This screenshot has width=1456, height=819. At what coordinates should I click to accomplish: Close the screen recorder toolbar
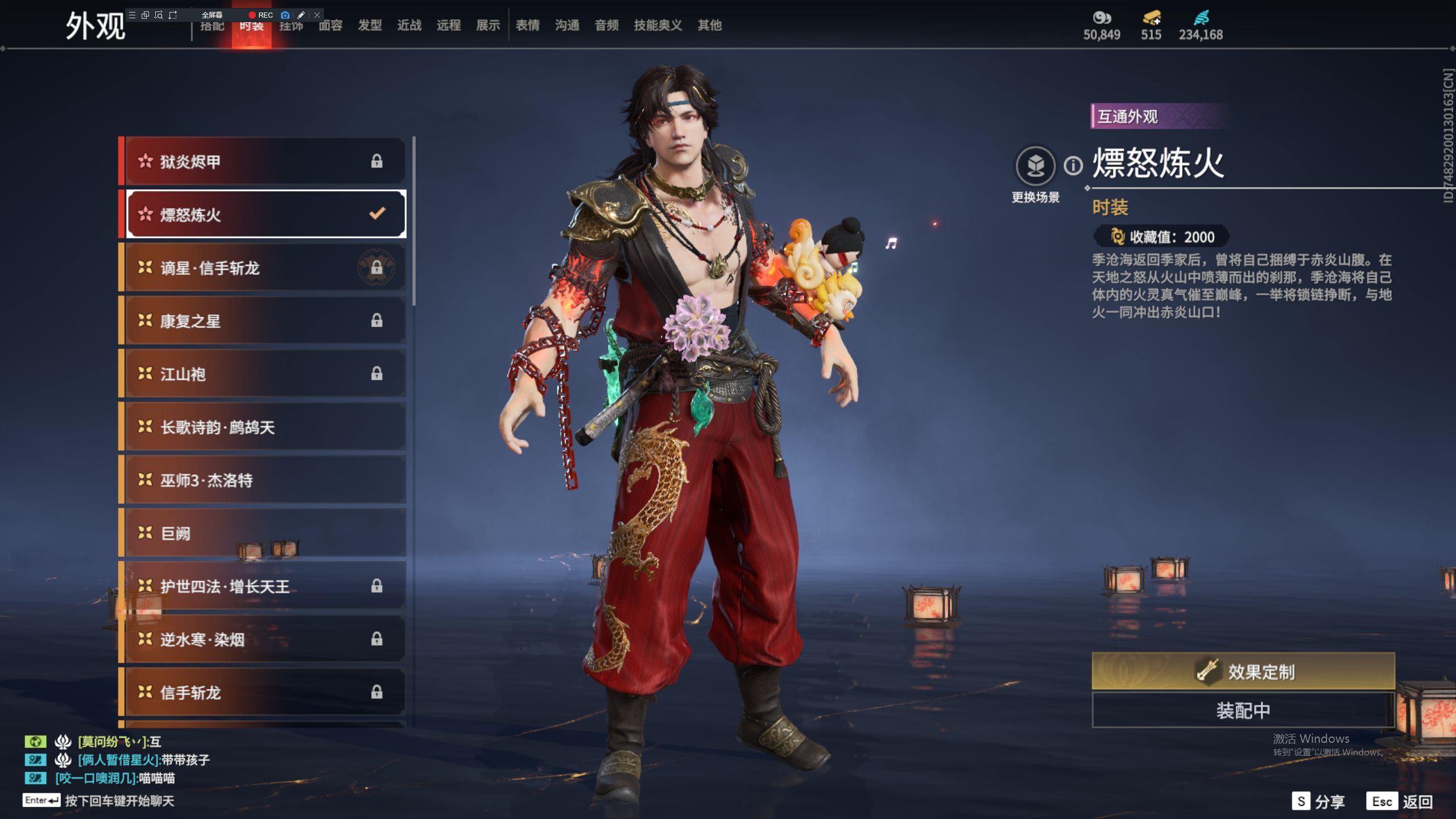click(x=317, y=15)
